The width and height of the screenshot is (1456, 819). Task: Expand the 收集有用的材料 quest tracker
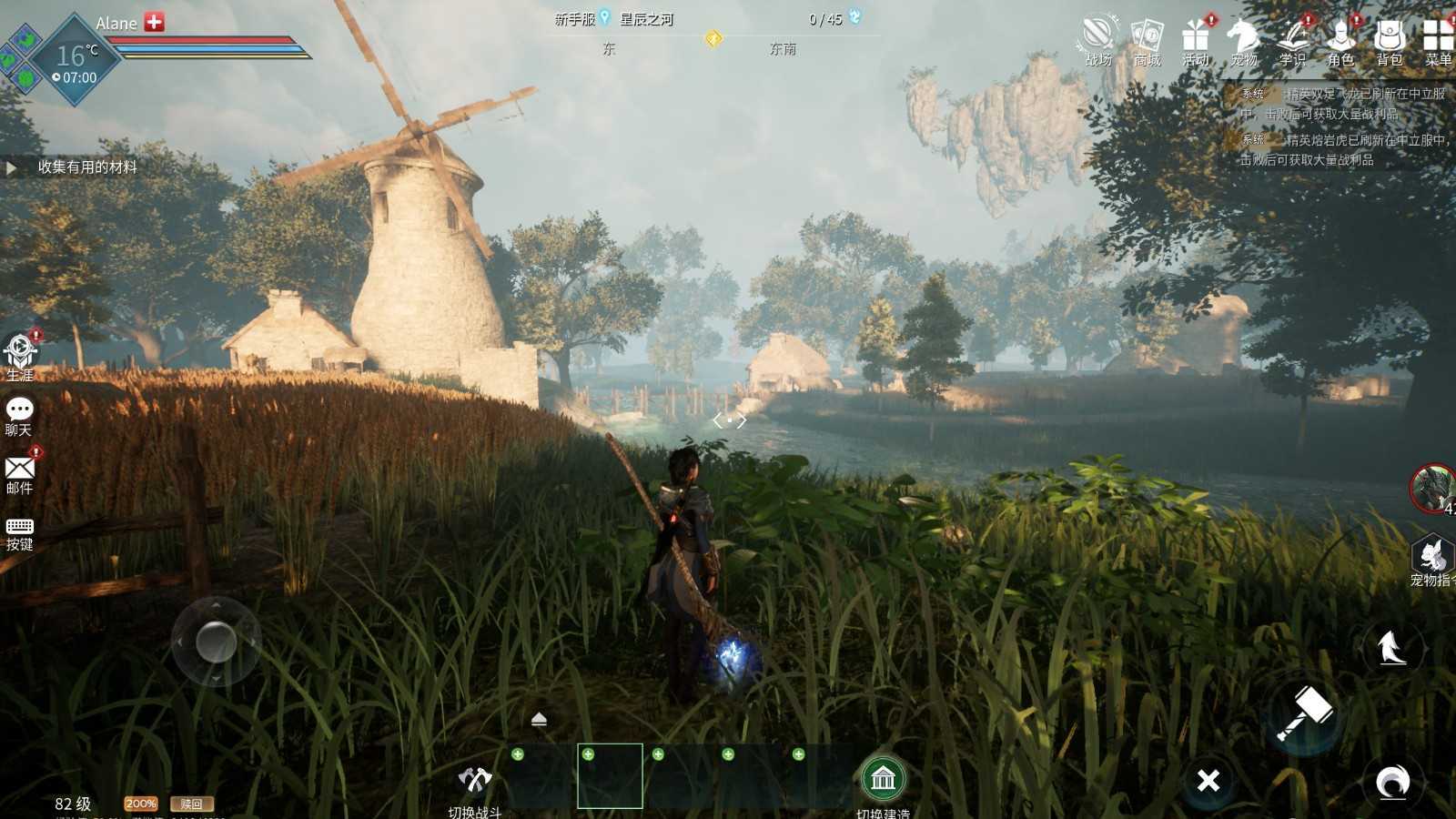[12, 167]
